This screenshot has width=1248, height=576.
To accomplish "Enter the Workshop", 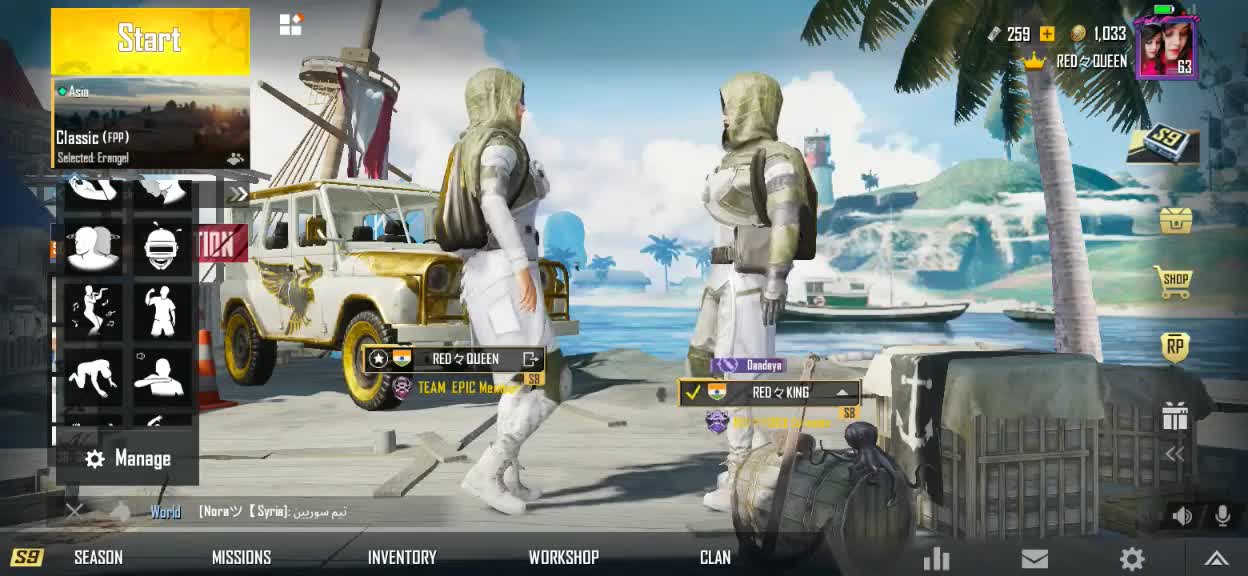I will pos(563,557).
